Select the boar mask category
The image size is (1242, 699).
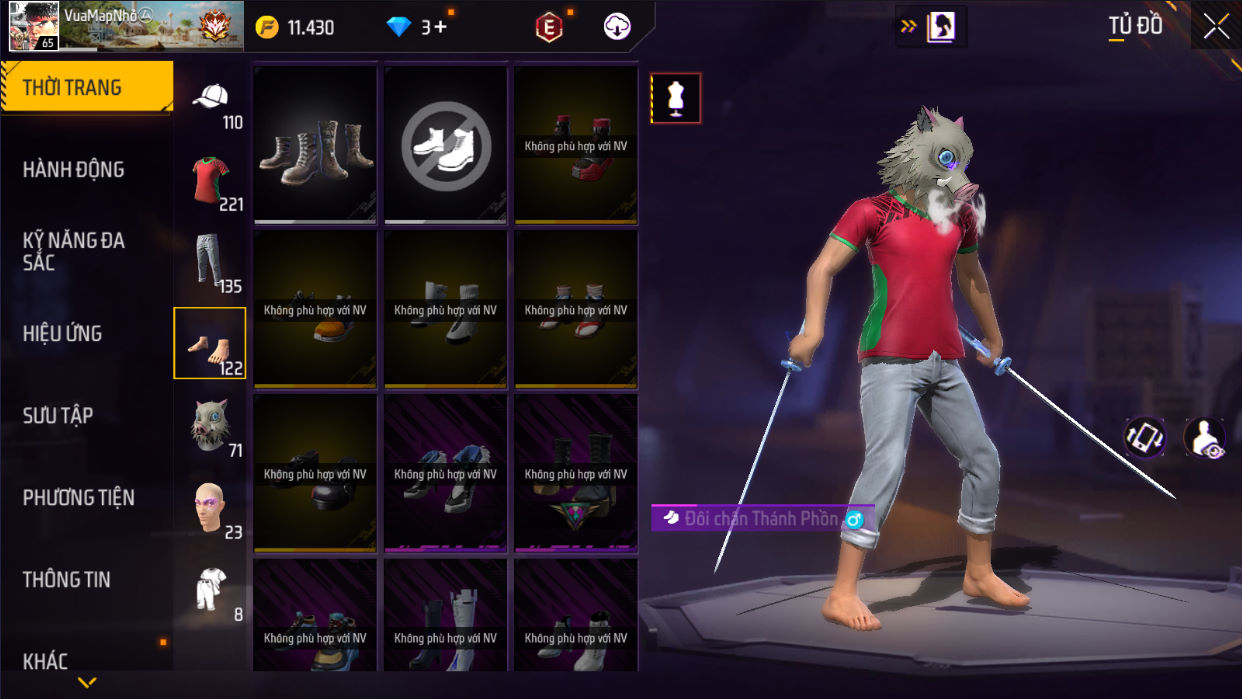click(x=210, y=426)
